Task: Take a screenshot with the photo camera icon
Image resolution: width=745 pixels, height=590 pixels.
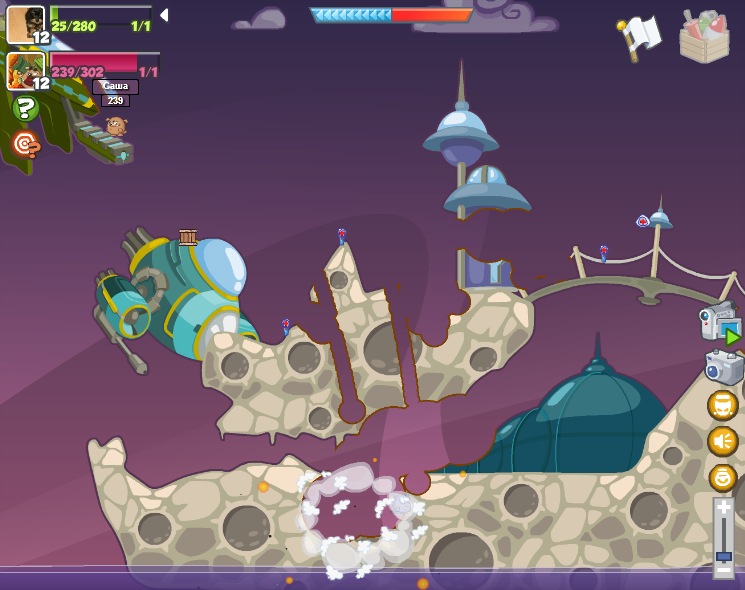Action: coord(723,367)
